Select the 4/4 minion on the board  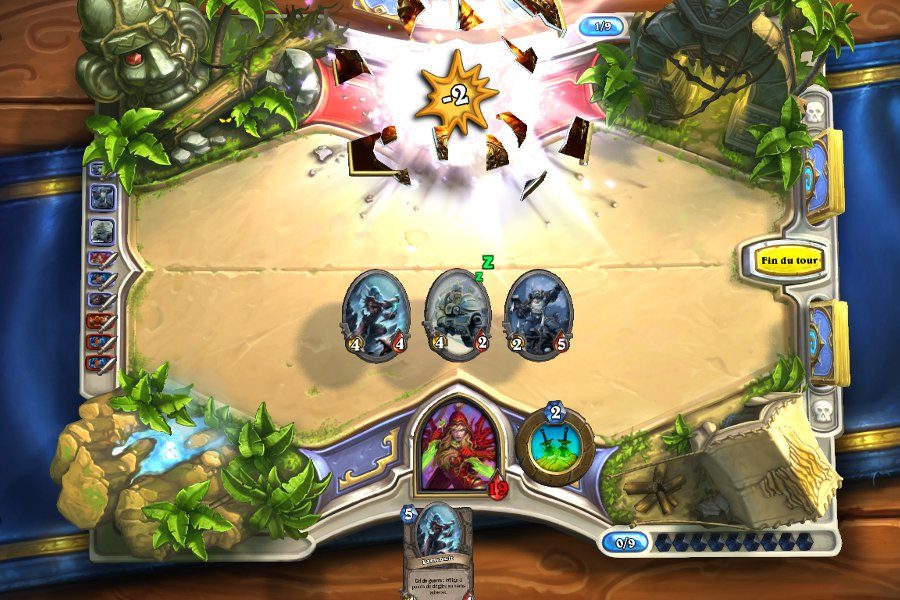tap(374, 314)
